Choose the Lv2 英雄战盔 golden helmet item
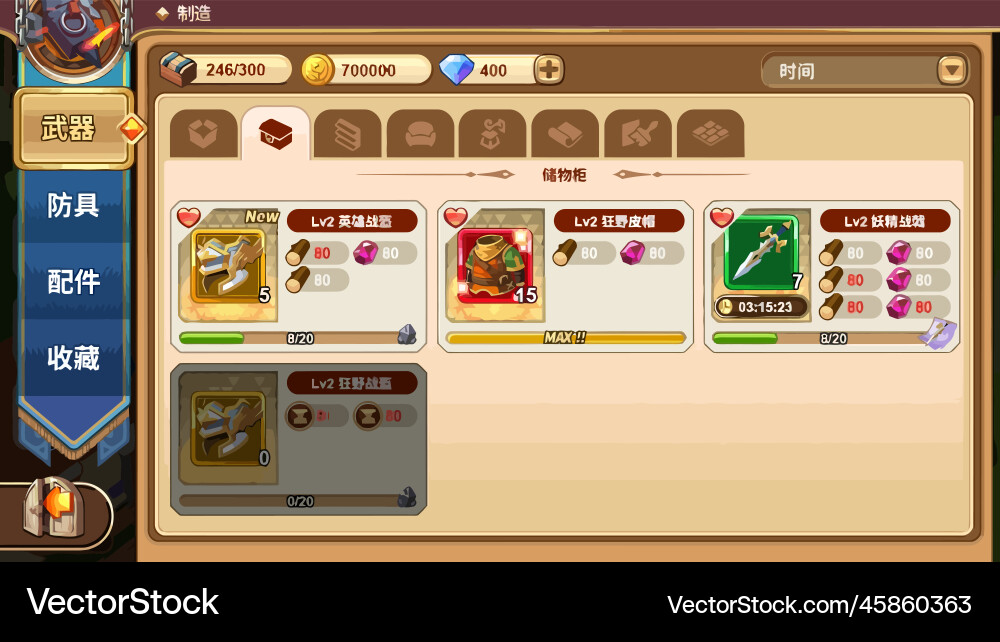This screenshot has height=642, width=1000. coord(229,266)
